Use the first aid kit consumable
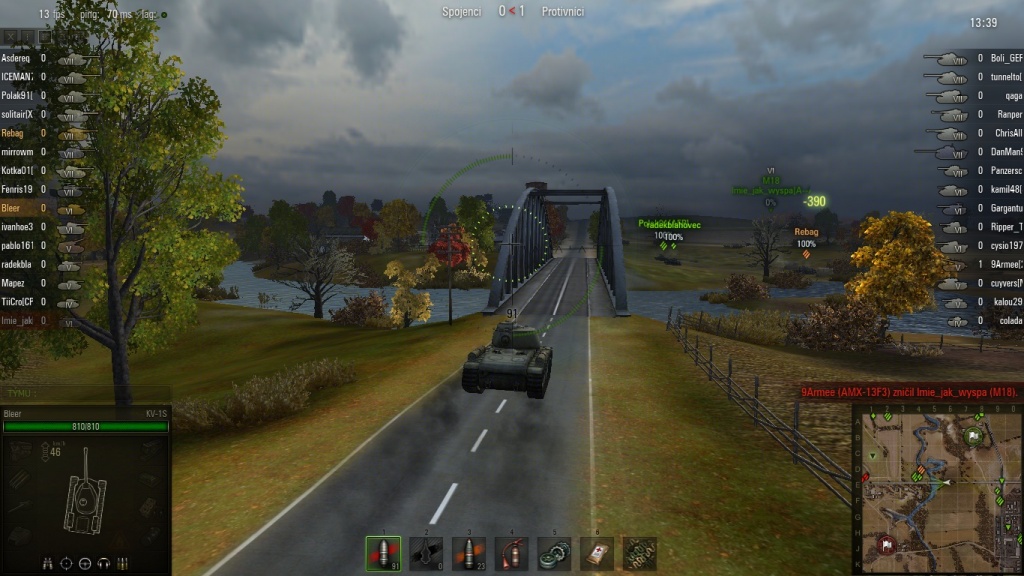The width and height of the screenshot is (1024, 576). pyautogui.click(x=597, y=552)
